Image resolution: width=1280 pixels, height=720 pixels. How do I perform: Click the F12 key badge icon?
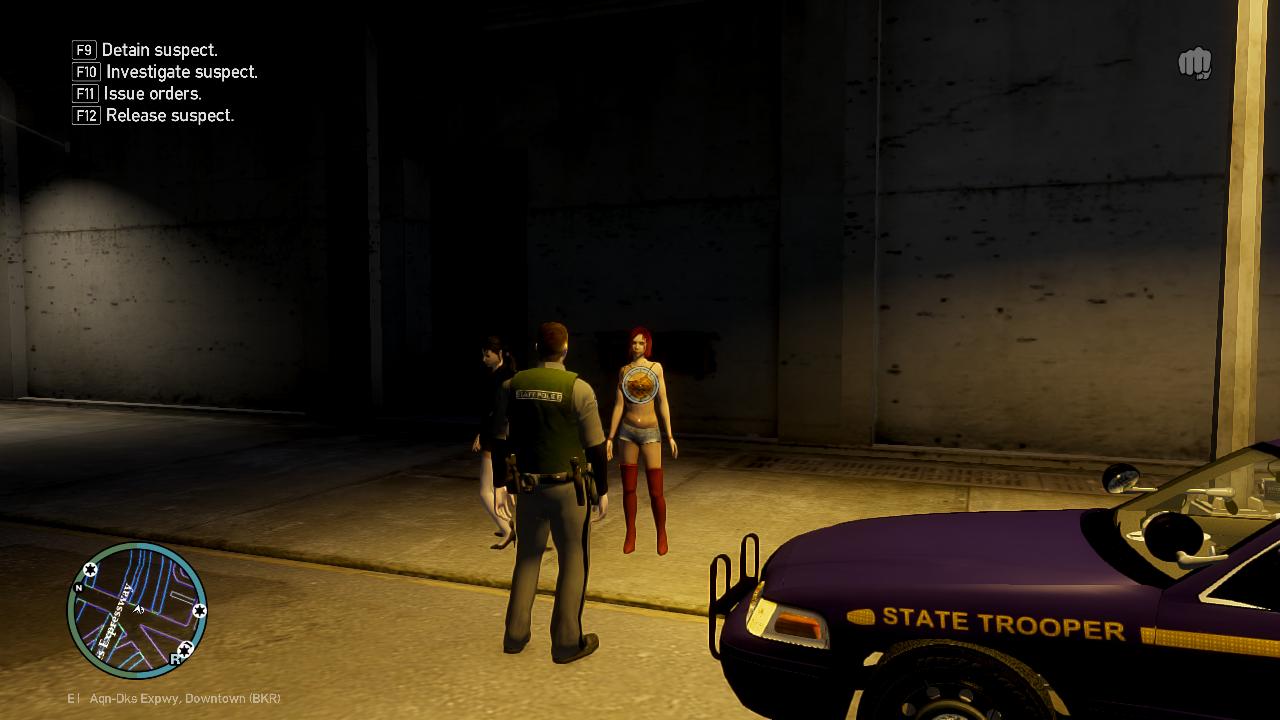tap(84, 115)
